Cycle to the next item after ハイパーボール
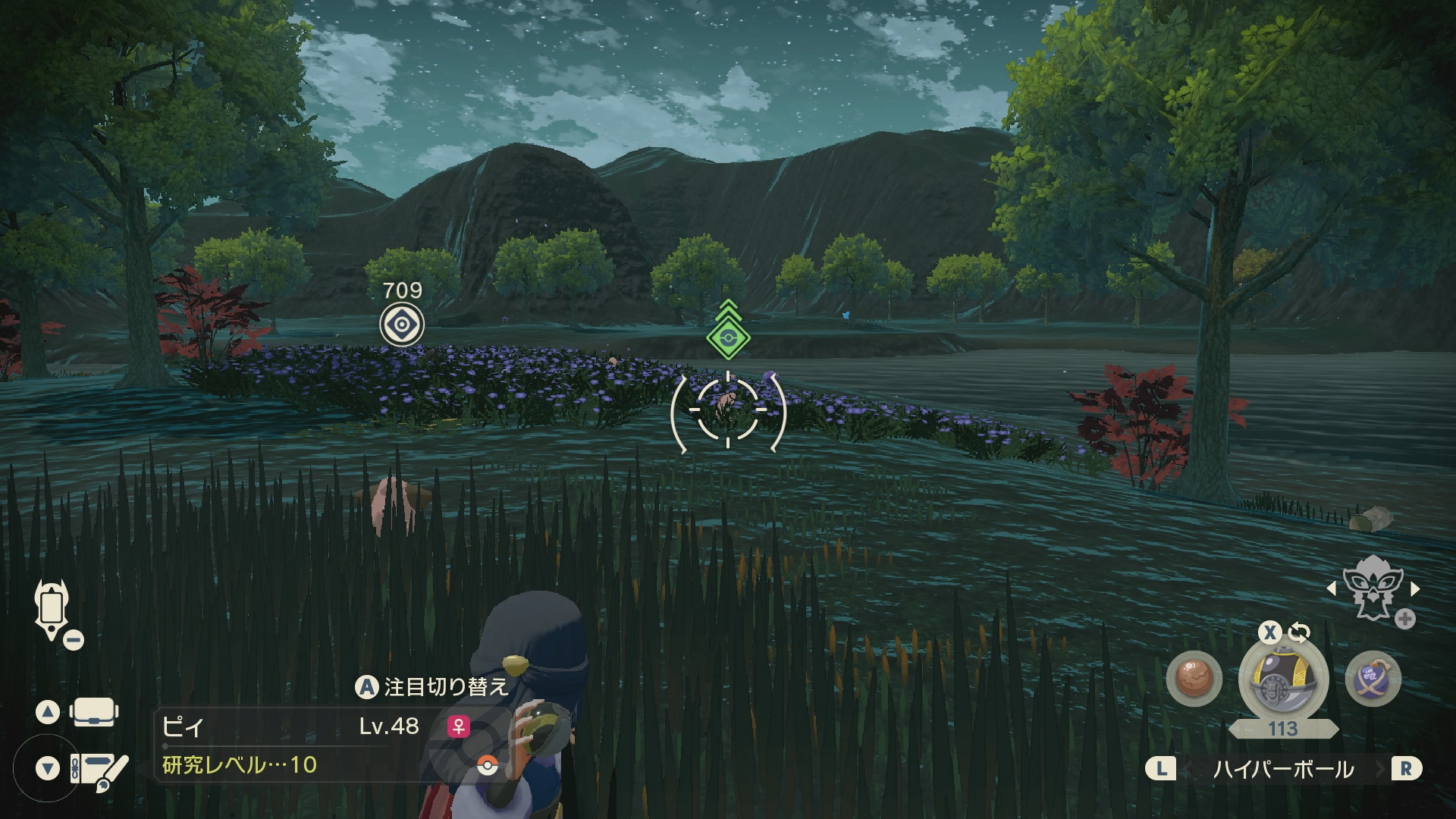This screenshot has height=819, width=1456. [x=1405, y=769]
